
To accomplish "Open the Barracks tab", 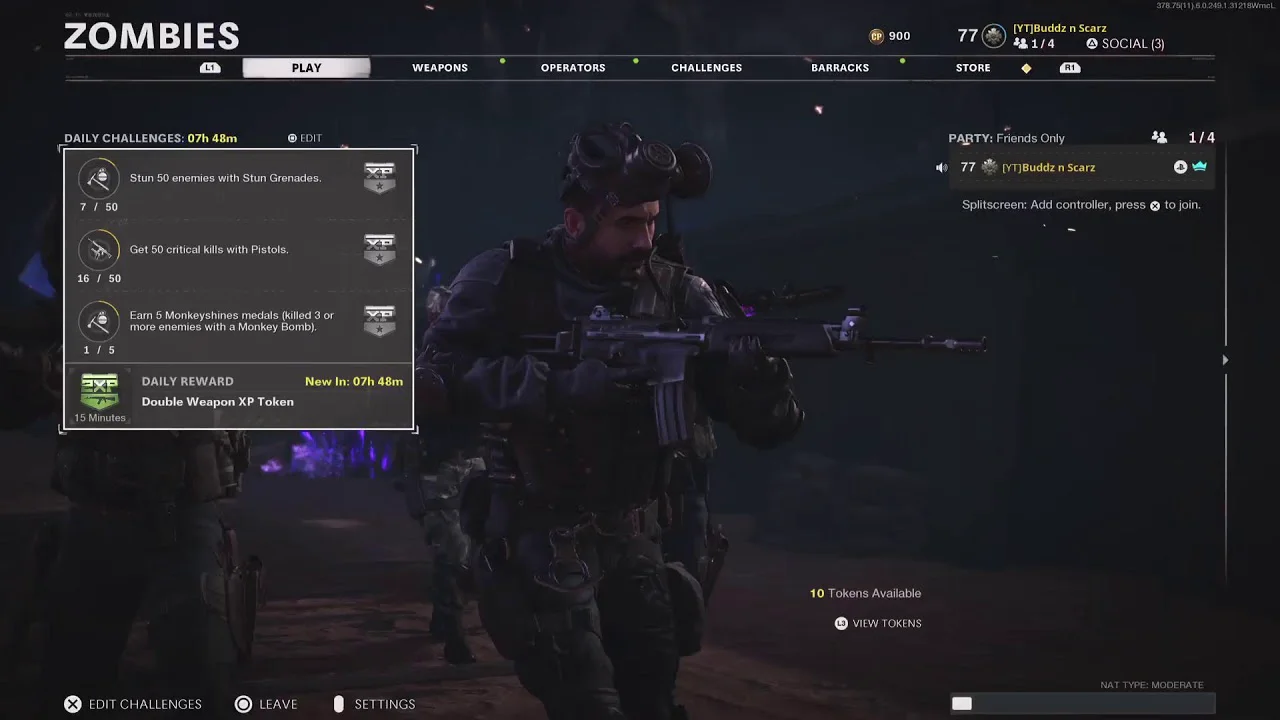I will (840, 68).
